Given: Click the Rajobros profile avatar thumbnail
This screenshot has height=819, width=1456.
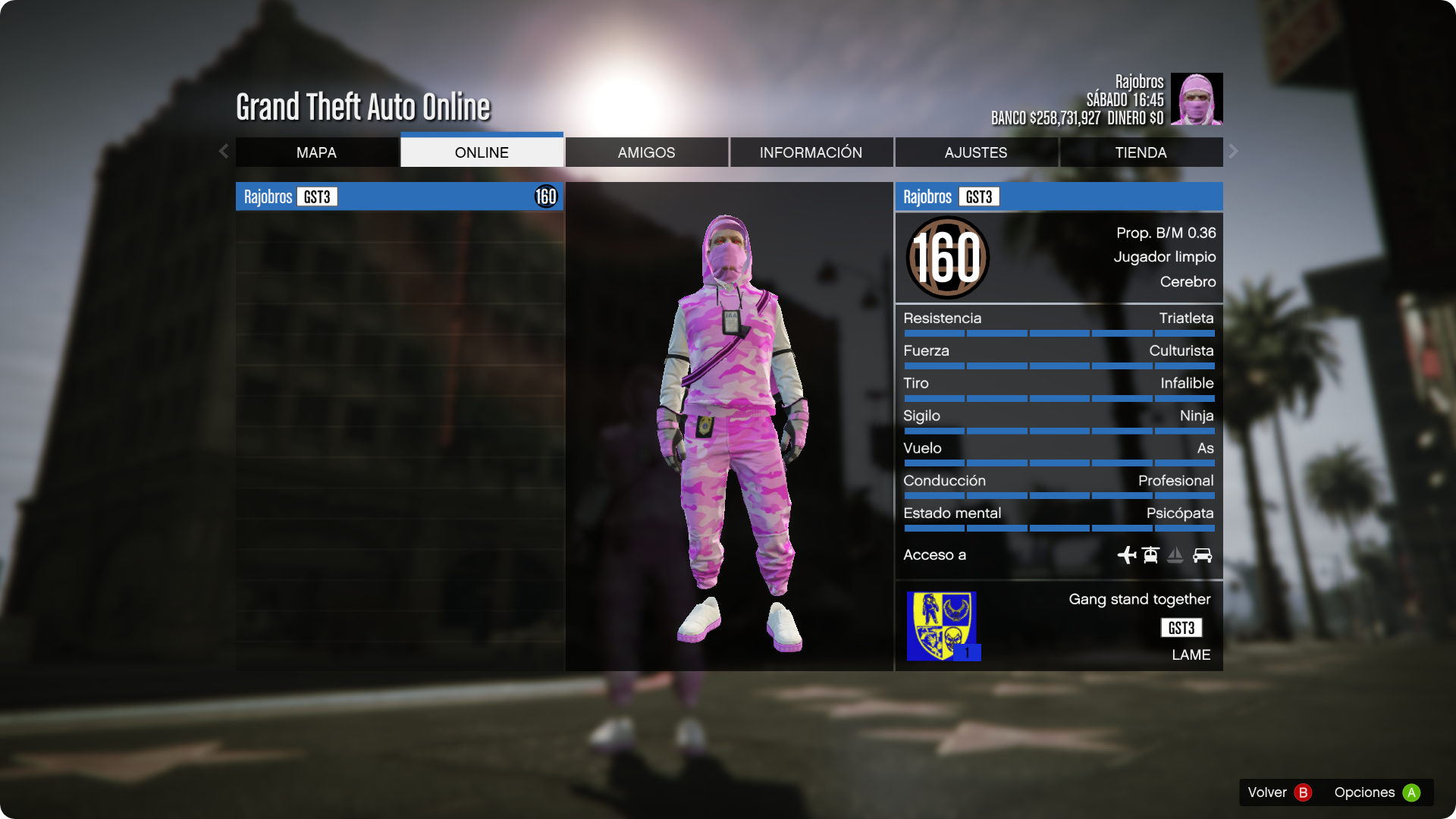Looking at the screenshot, I should (1197, 99).
